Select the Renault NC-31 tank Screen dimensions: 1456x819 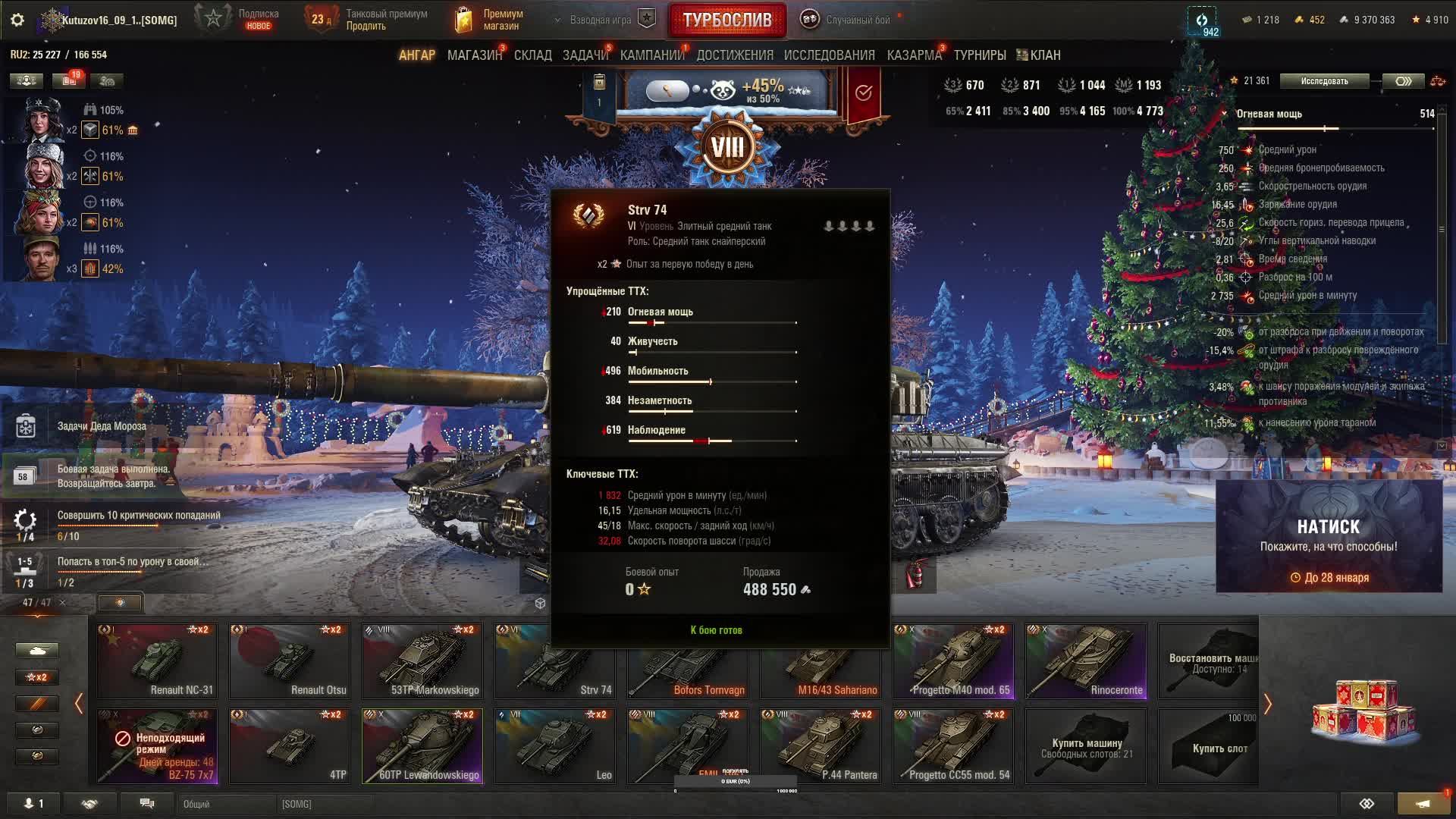click(157, 661)
